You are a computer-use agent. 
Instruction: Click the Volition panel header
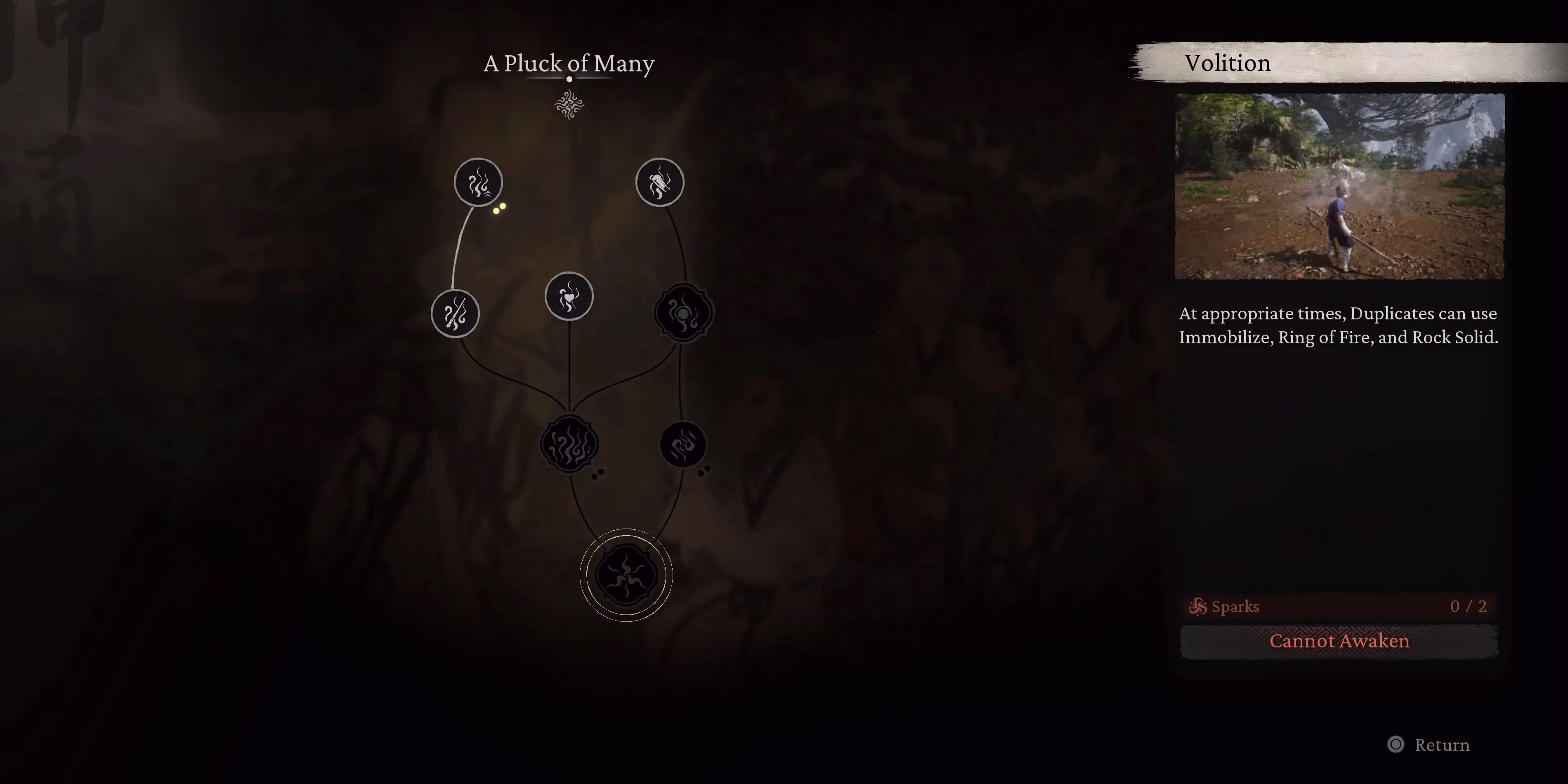(1227, 63)
